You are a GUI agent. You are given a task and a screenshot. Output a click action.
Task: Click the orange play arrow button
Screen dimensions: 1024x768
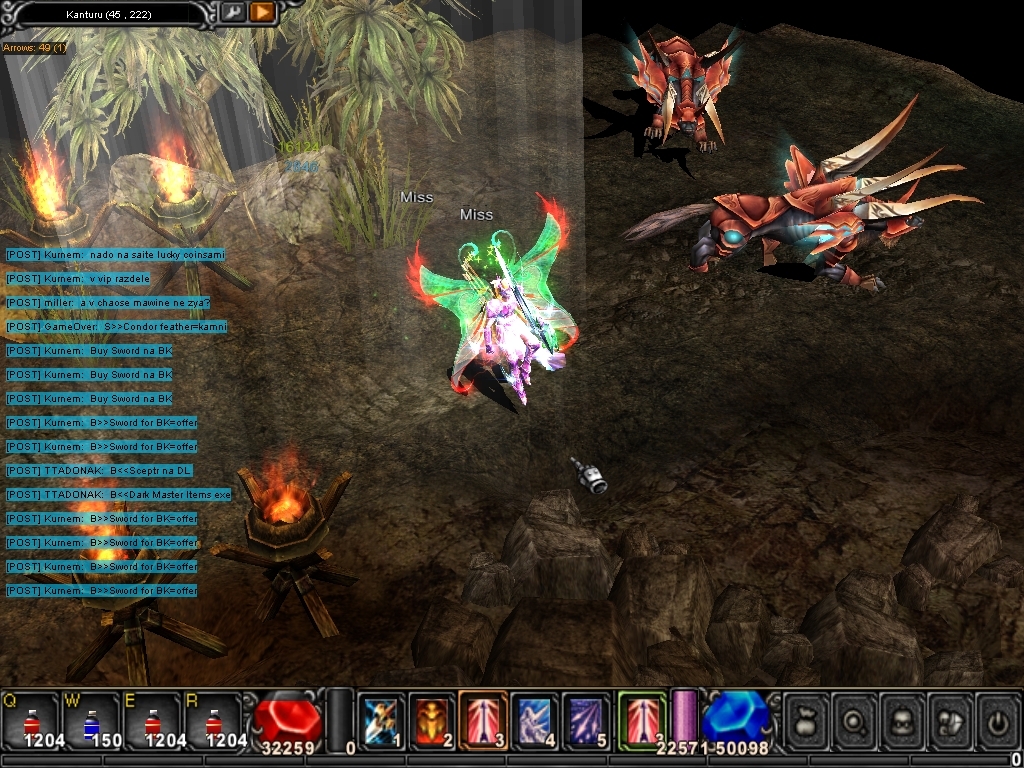tap(262, 12)
